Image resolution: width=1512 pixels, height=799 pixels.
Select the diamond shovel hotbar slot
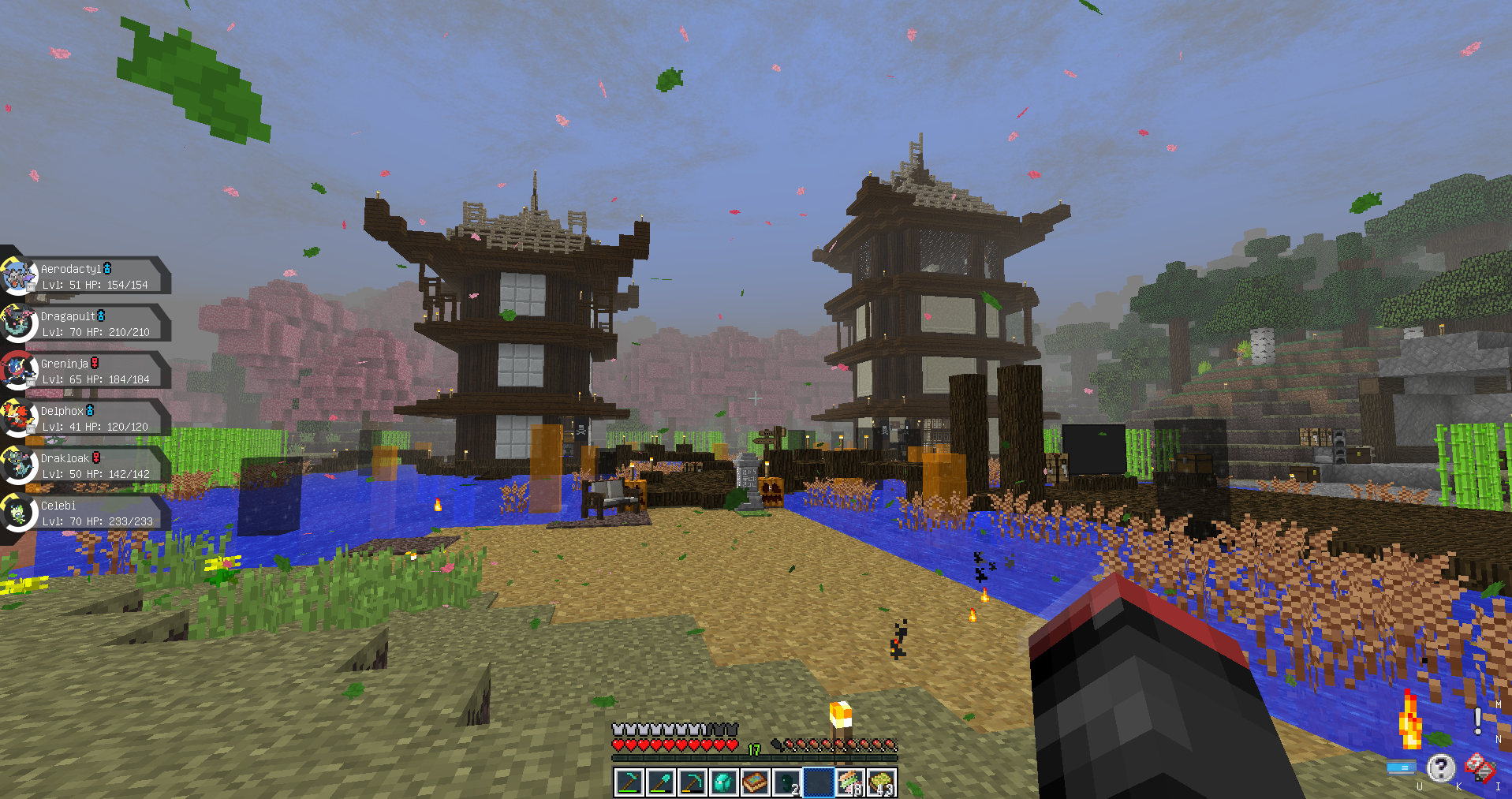tap(660, 782)
